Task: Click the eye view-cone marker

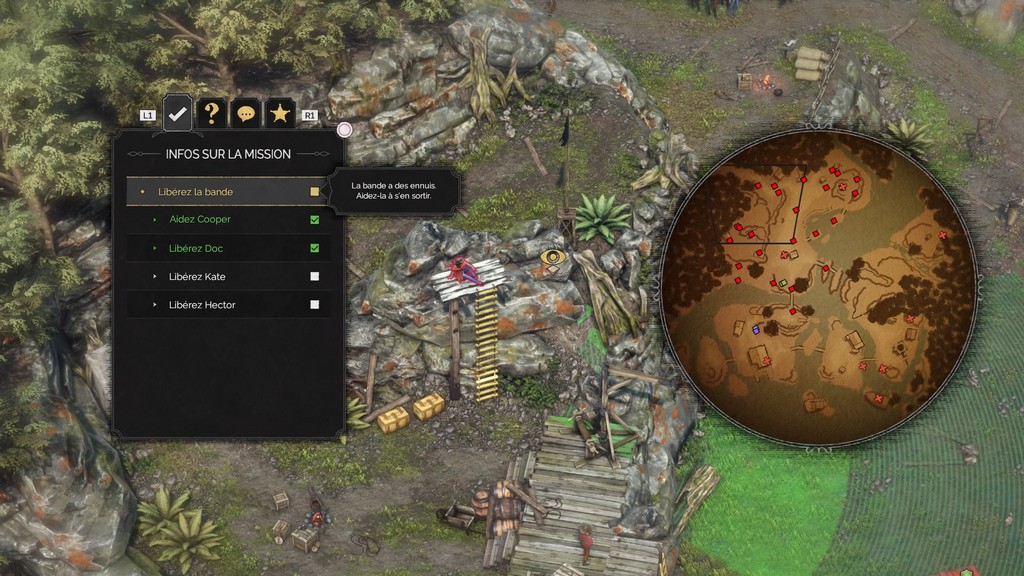Action: [x=552, y=258]
